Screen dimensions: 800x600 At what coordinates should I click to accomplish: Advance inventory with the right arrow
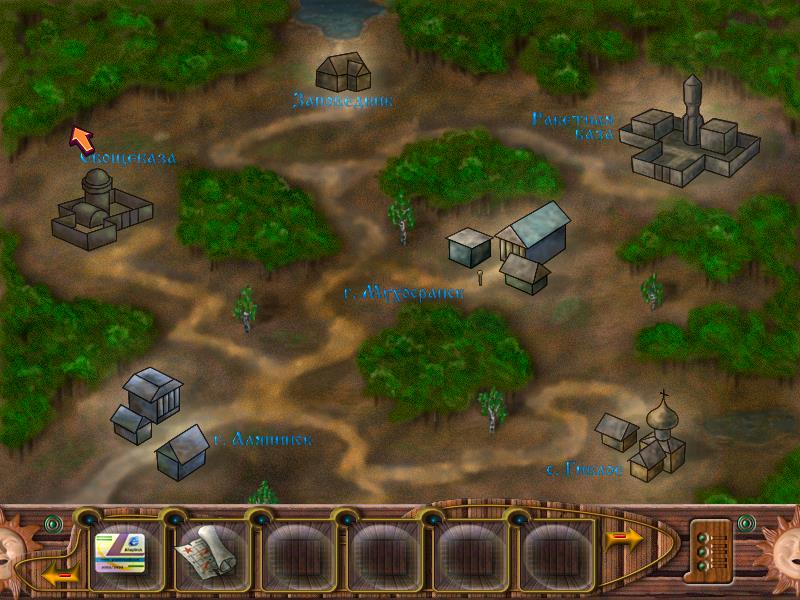(x=623, y=540)
